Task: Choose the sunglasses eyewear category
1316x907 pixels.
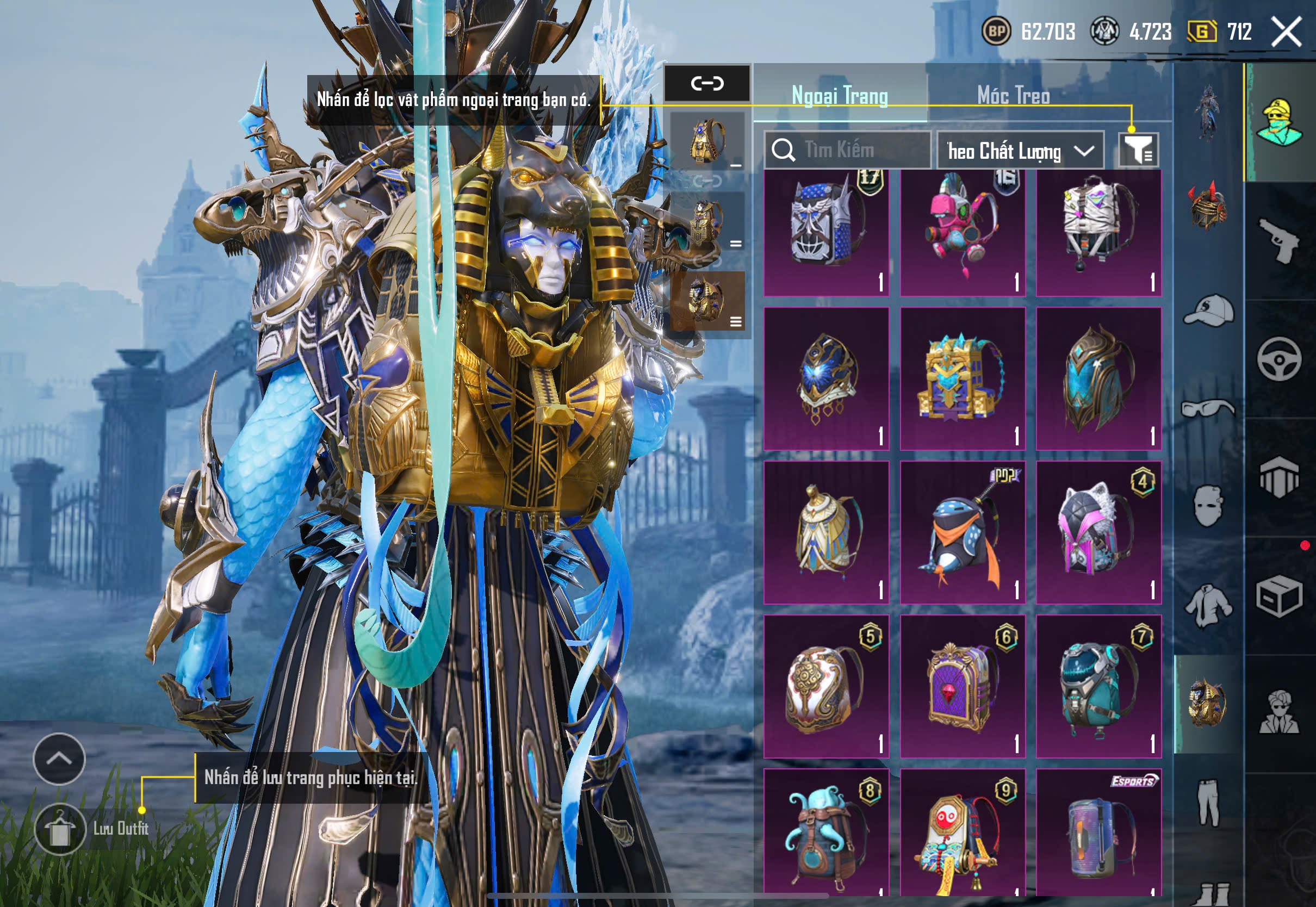Action: [1209, 408]
